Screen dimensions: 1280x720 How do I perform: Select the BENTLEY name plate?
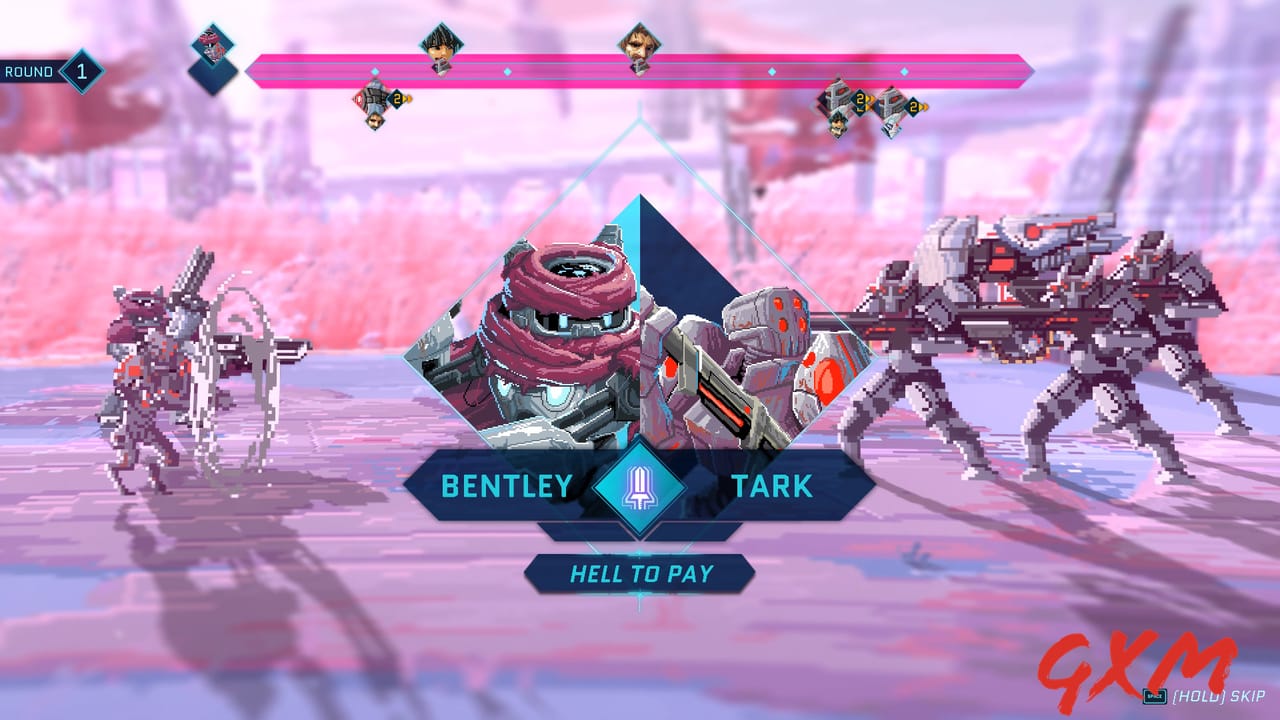click(506, 487)
